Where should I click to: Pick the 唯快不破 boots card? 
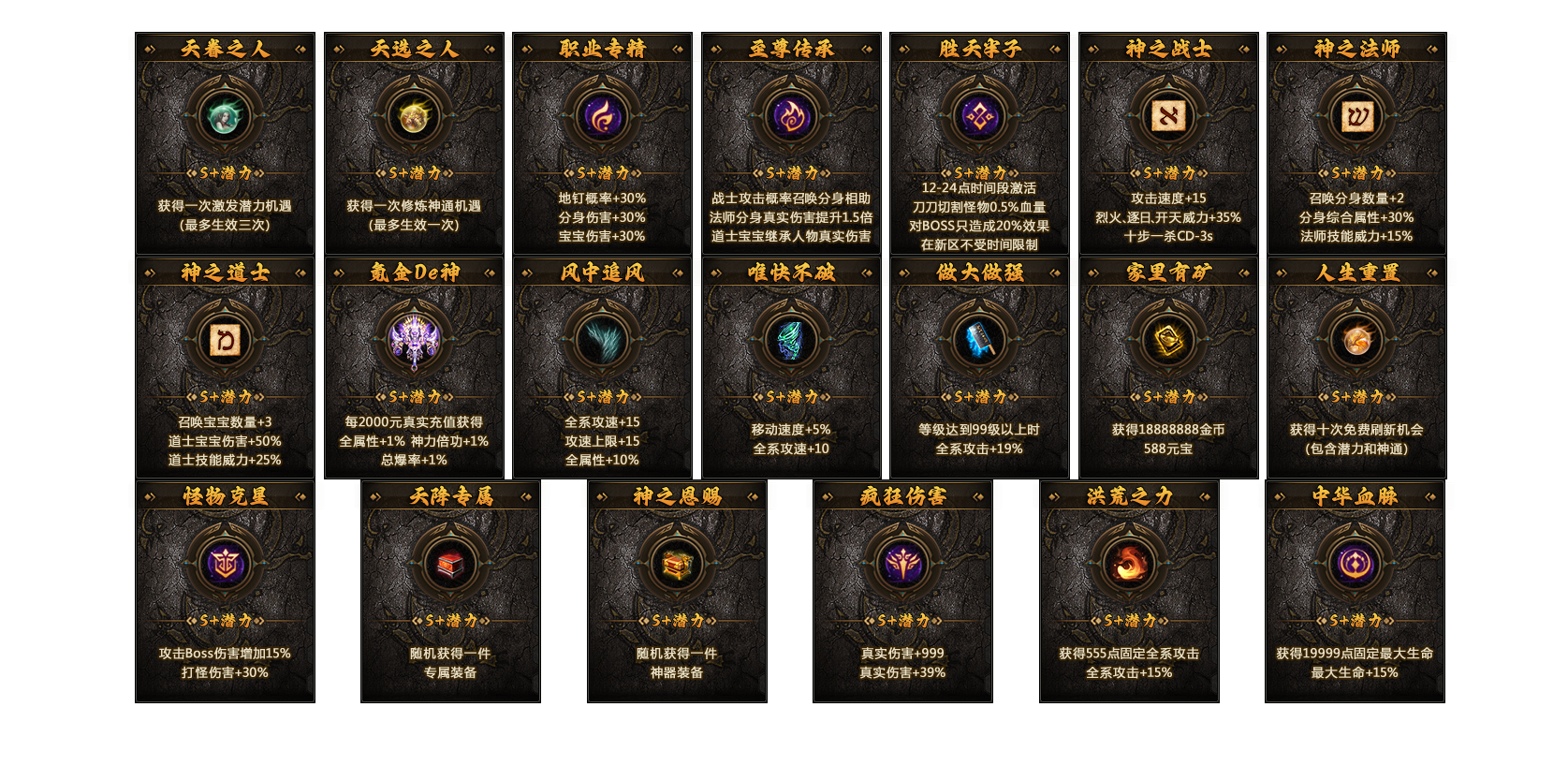coord(791,367)
